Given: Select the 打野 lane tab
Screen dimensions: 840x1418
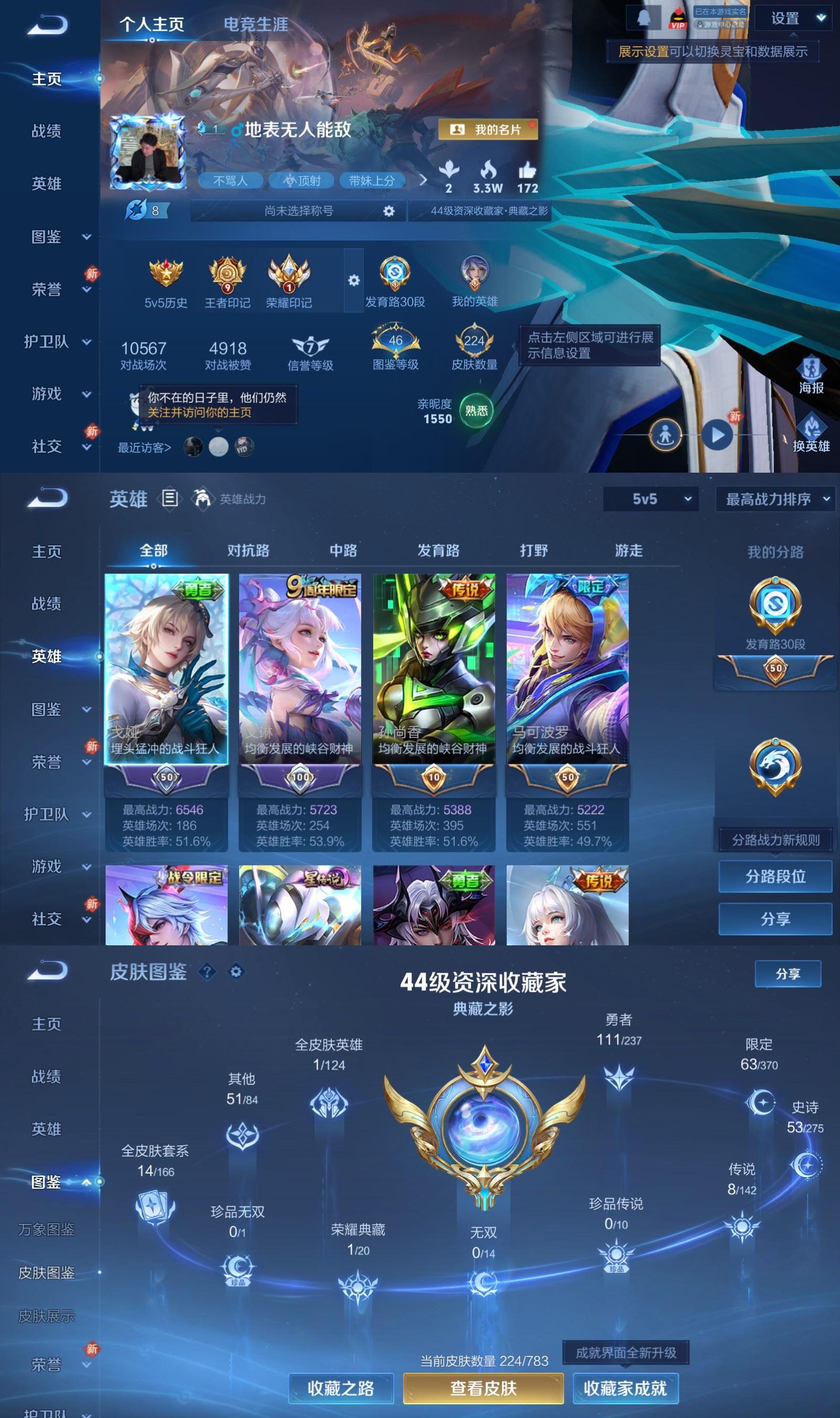Looking at the screenshot, I should 533,550.
